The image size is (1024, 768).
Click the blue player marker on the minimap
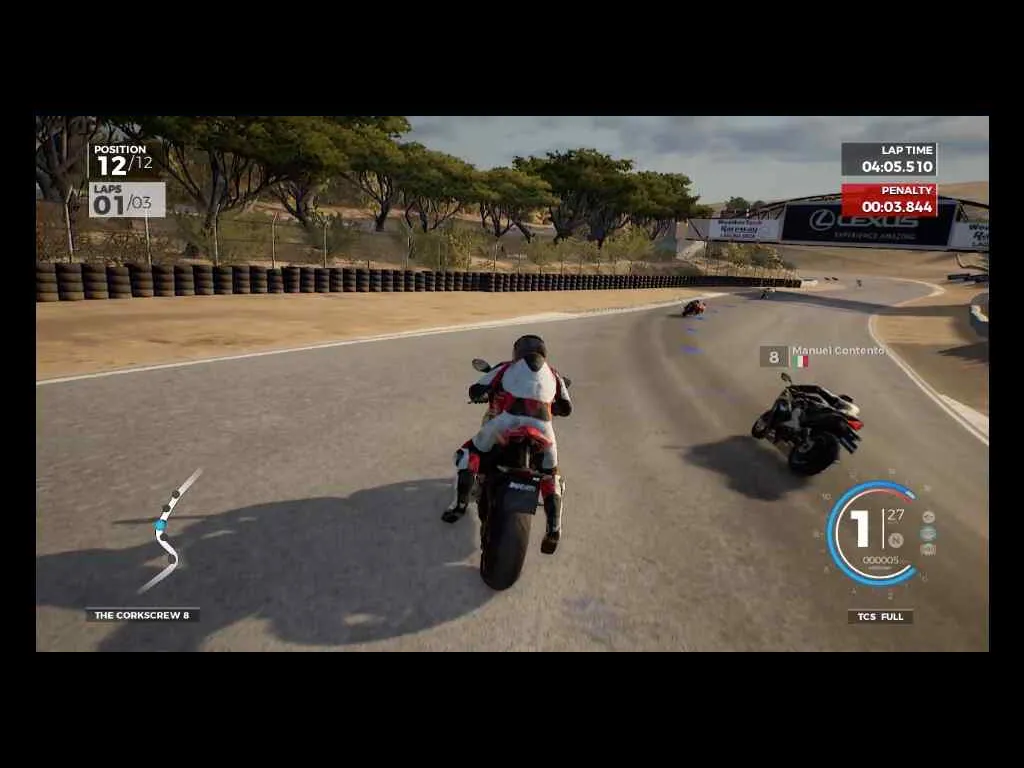(x=159, y=524)
